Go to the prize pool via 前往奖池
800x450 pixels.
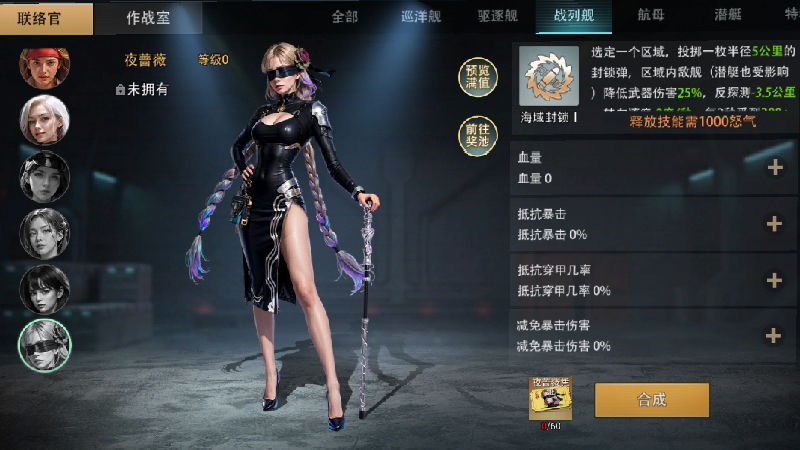pyautogui.click(x=476, y=135)
